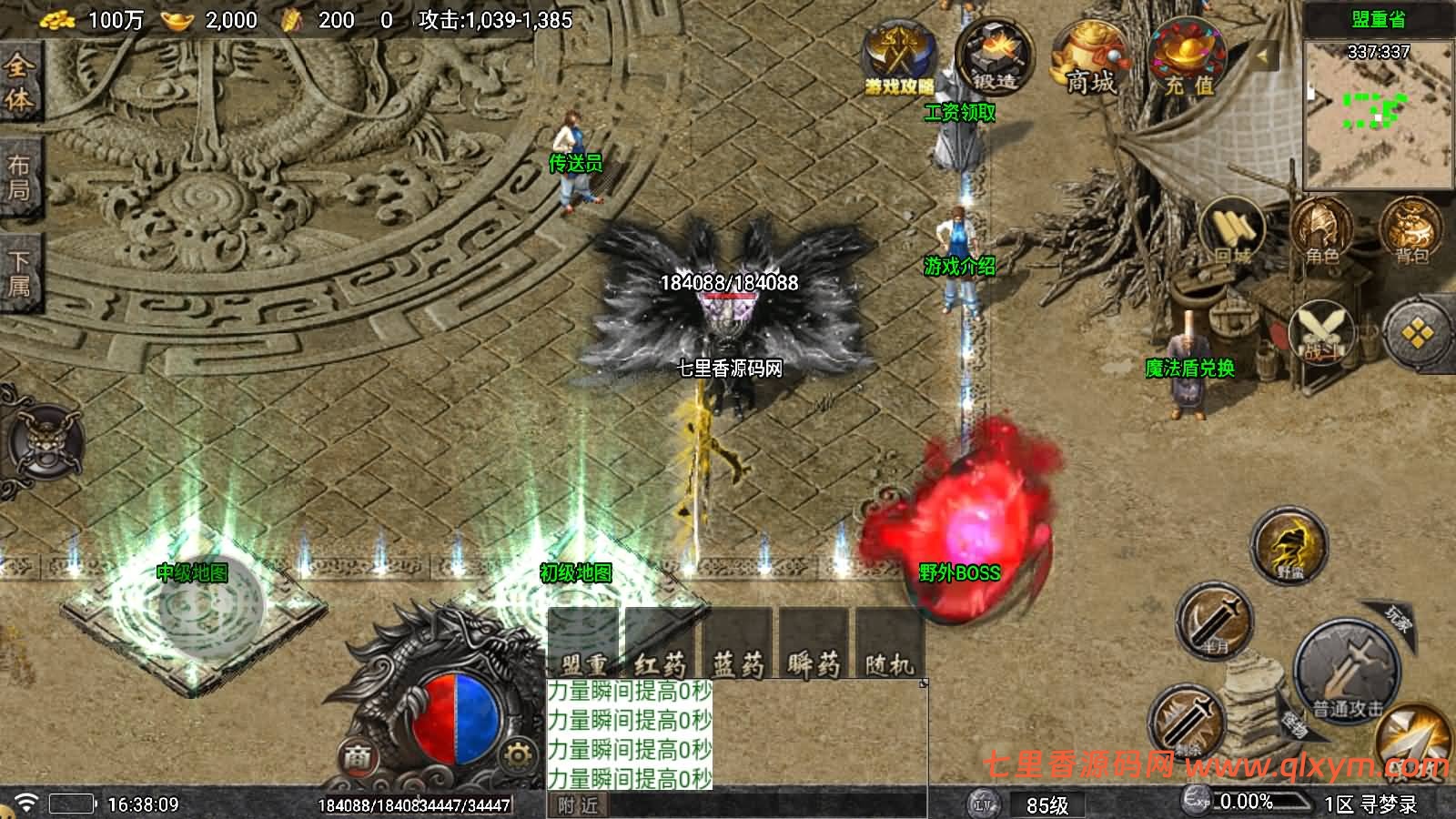This screenshot has height=819, width=1456.
Task: Use the 红药 red potion slot
Action: tap(660, 645)
